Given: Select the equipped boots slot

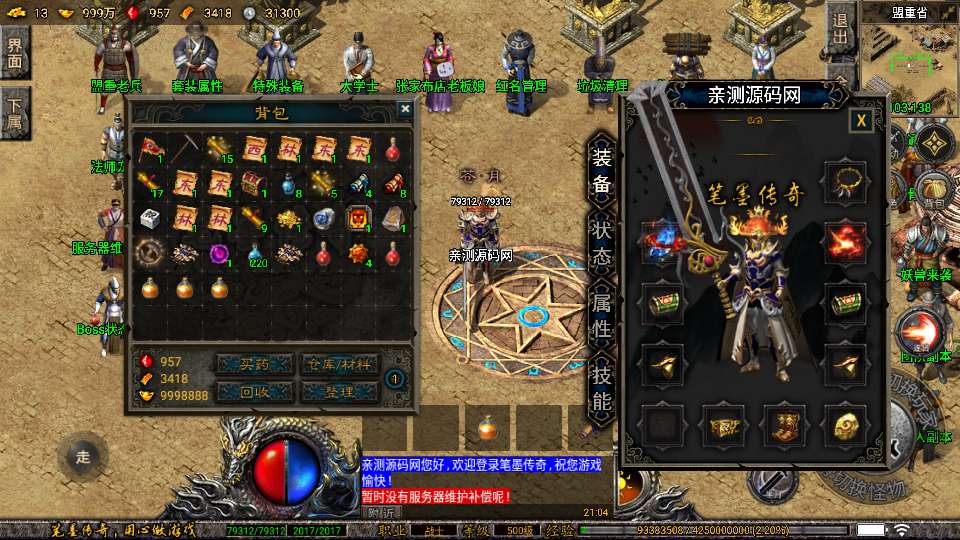Looking at the screenshot, I should 785,425.
